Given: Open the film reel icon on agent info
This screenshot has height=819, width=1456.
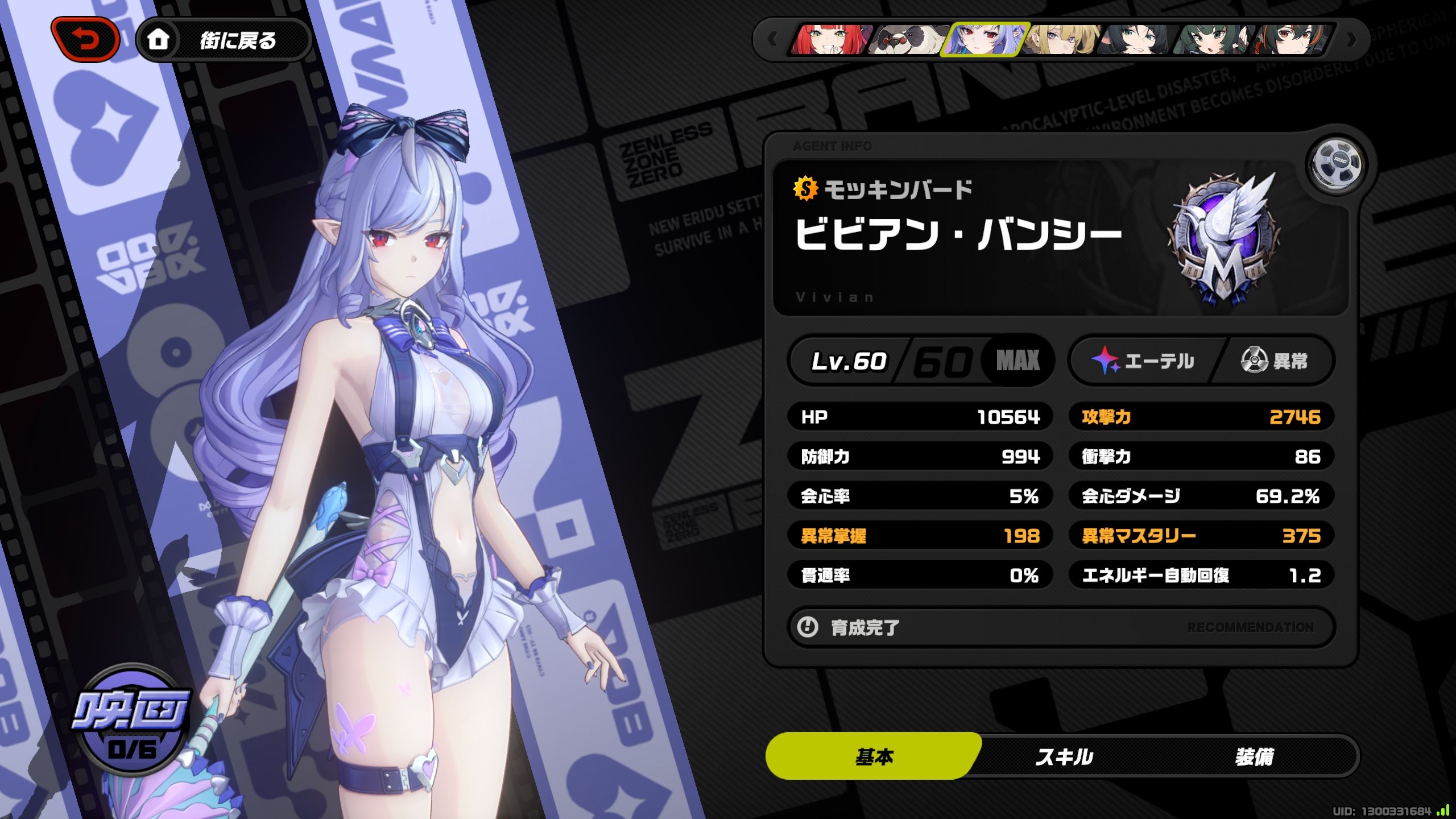Looking at the screenshot, I should point(1336,165).
